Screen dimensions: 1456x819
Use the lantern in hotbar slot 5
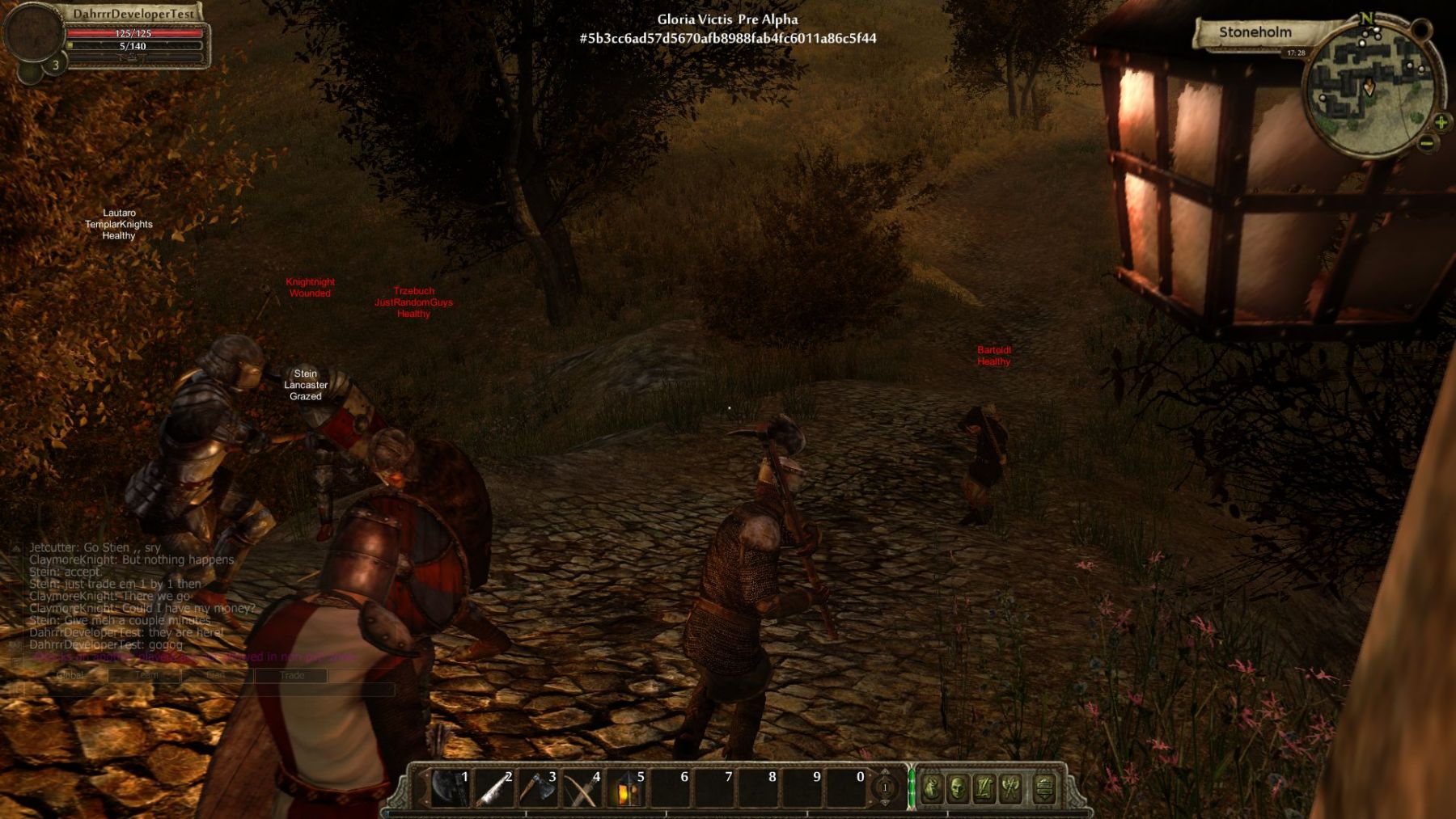tap(626, 788)
